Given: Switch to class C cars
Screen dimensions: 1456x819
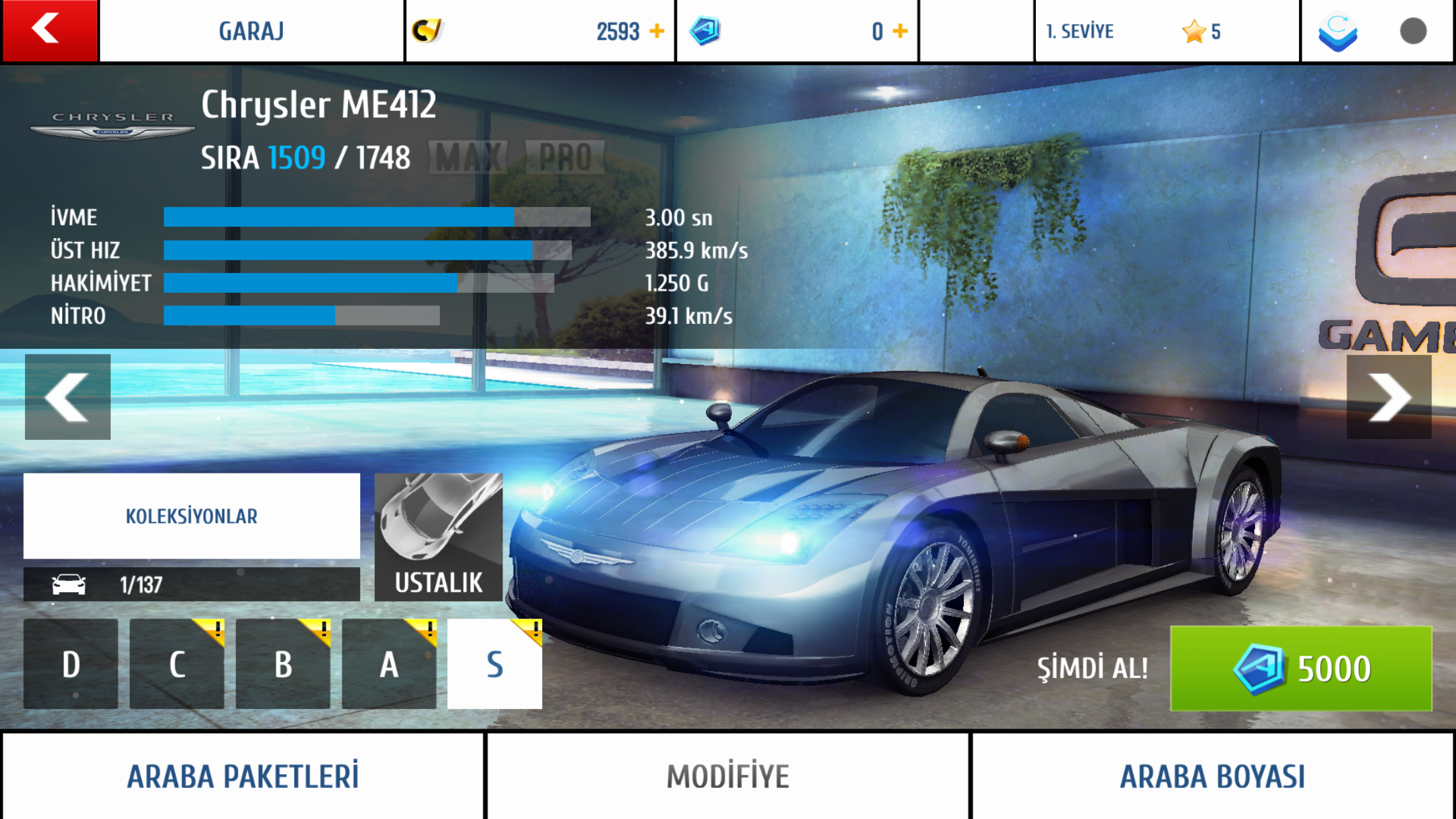Looking at the screenshot, I should [177, 664].
